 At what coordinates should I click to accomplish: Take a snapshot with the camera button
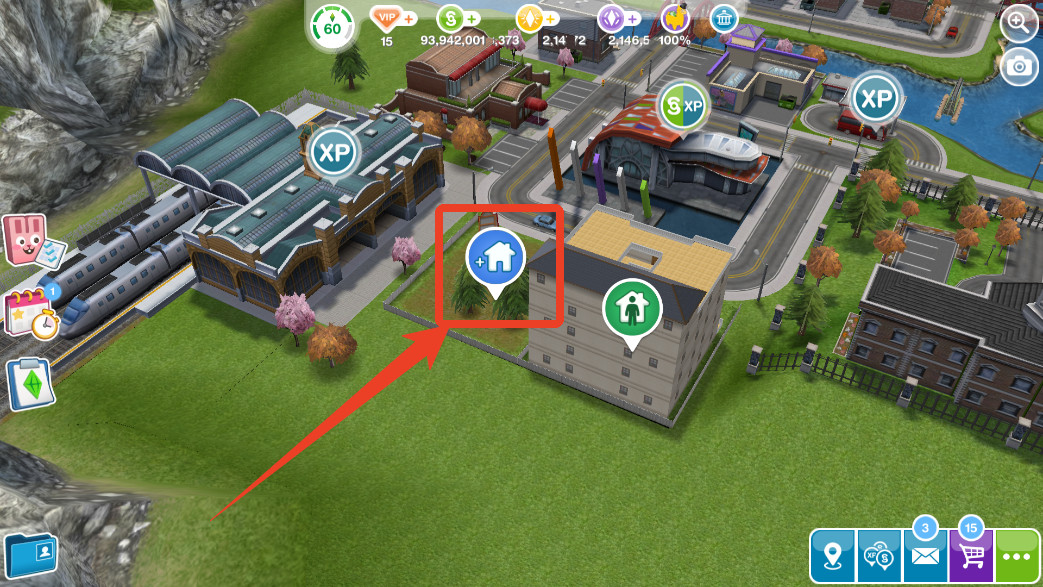(x=1019, y=66)
